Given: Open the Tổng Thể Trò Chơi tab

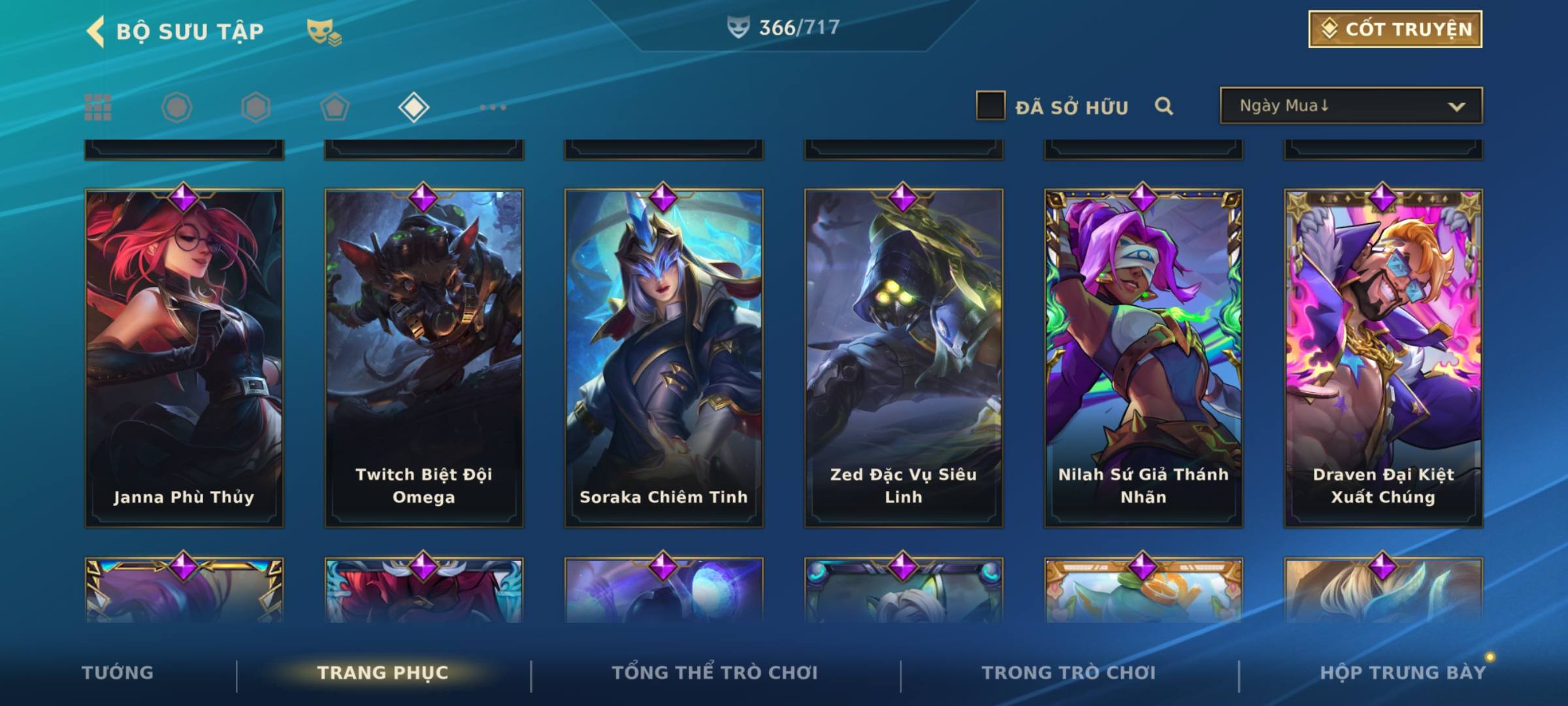Looking at the screenshot, I should point(715,673).
